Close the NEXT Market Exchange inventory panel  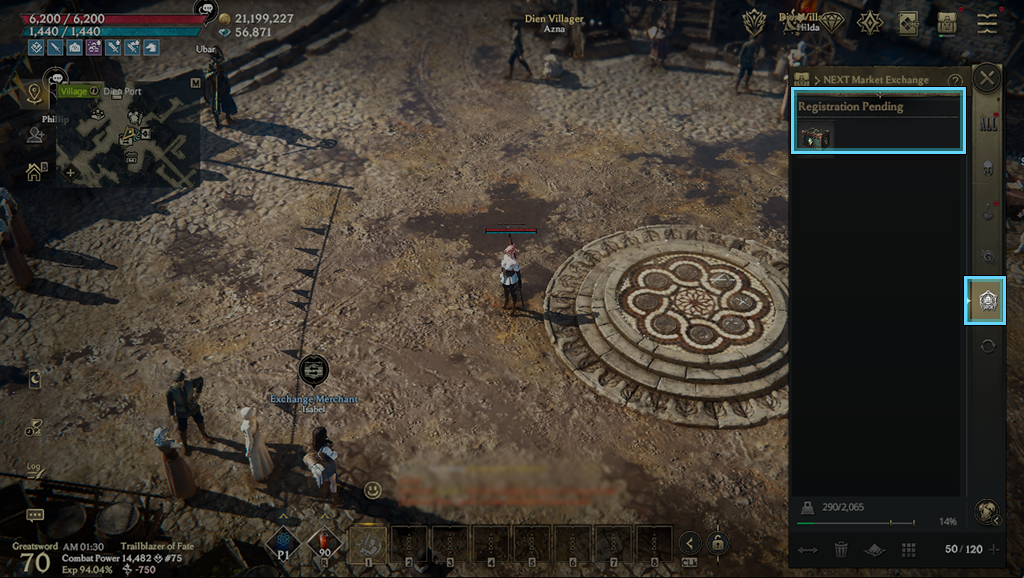[987, 79]
